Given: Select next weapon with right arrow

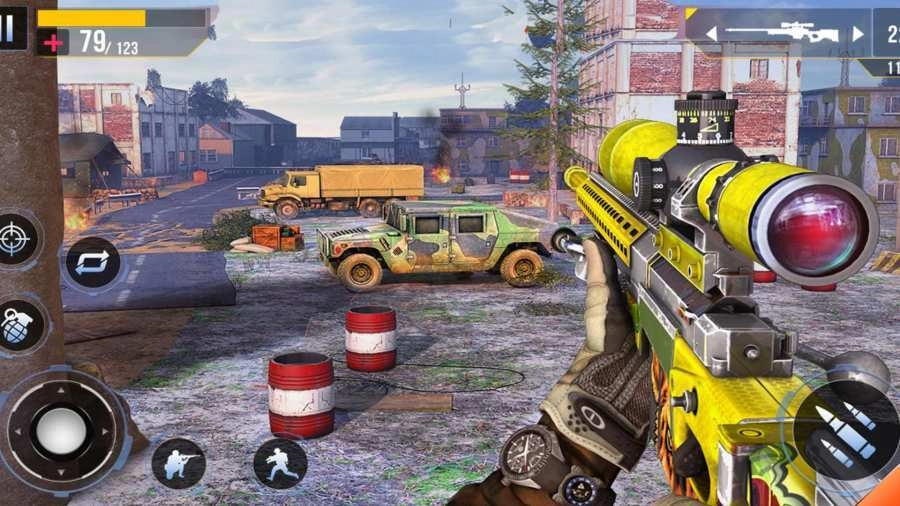Looking at the screenshot, I should (x=857, y=33).
